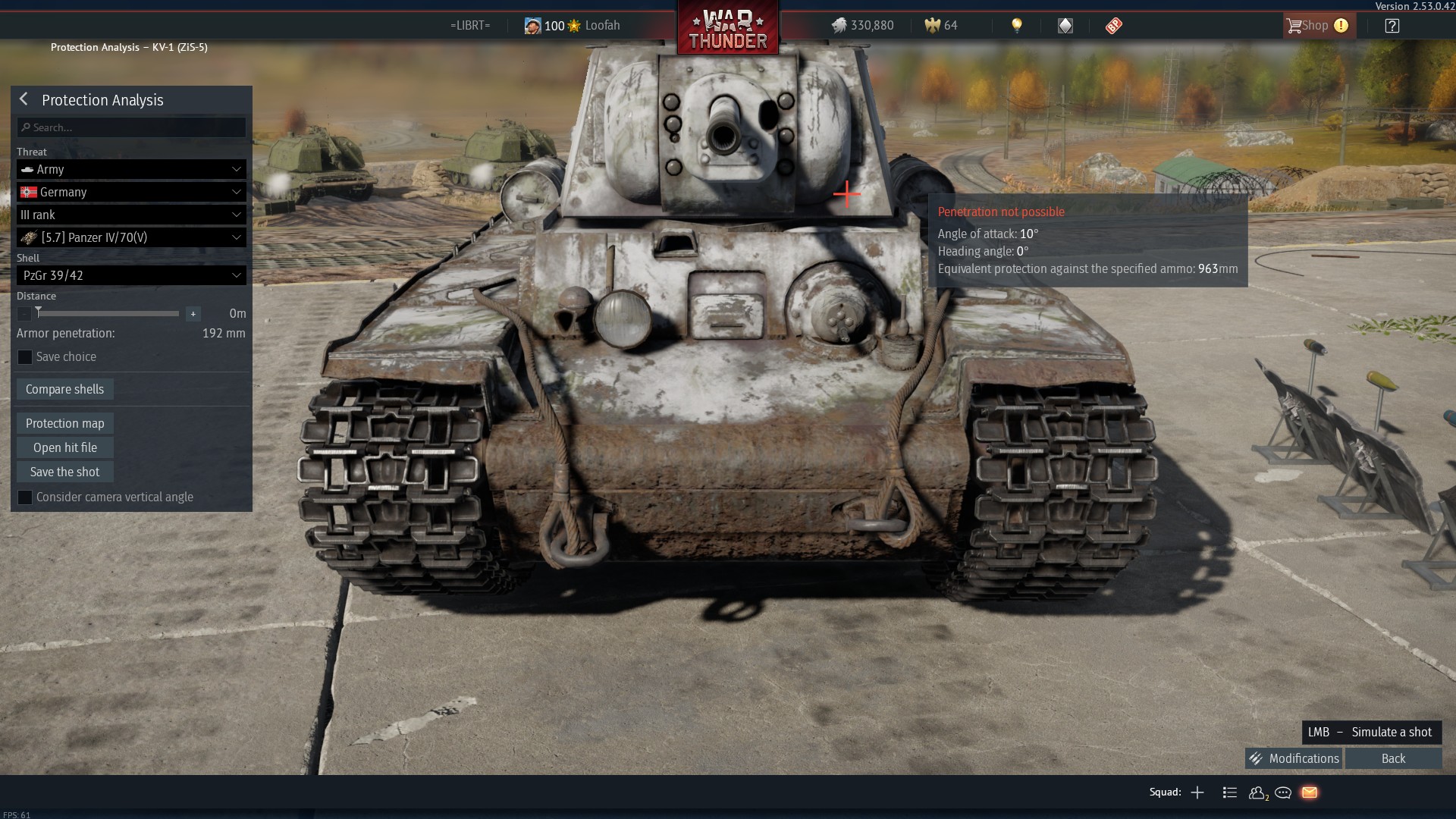The image size is (1456, 819).
Task: Go back using the Protection Analysis arrow
Action: click(x=24, y=99)
